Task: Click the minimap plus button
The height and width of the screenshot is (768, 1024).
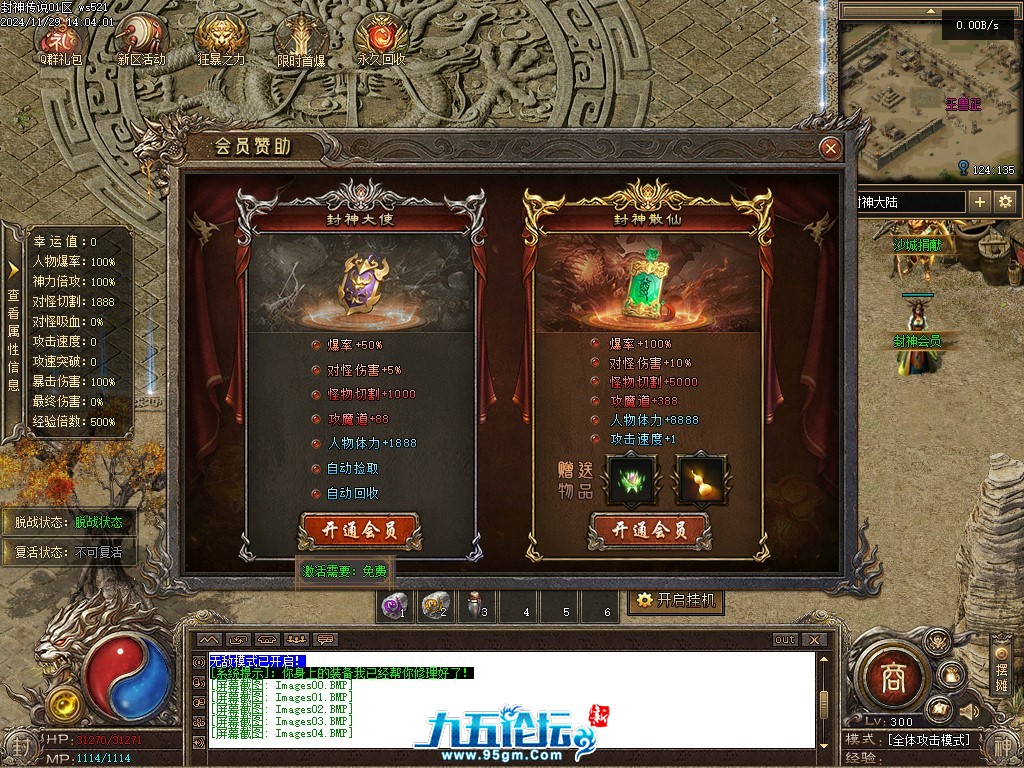Action: 980,201
